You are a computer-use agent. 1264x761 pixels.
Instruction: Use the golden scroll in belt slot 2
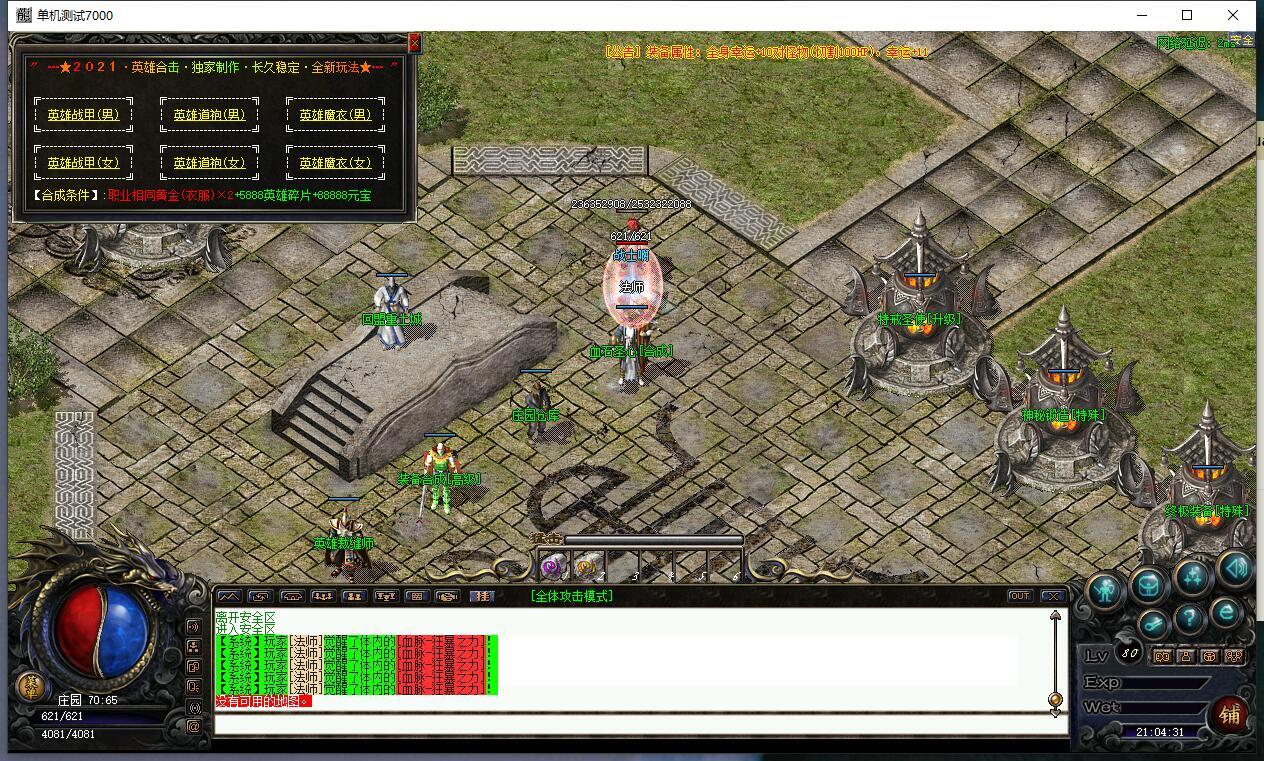coord(585,567)
